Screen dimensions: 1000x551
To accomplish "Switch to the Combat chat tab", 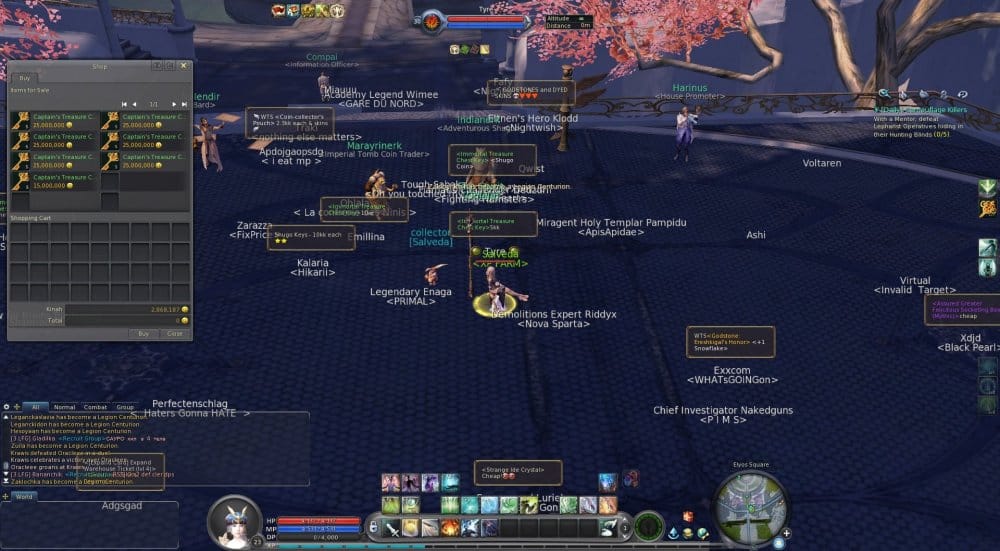I will tap(95, 407).
